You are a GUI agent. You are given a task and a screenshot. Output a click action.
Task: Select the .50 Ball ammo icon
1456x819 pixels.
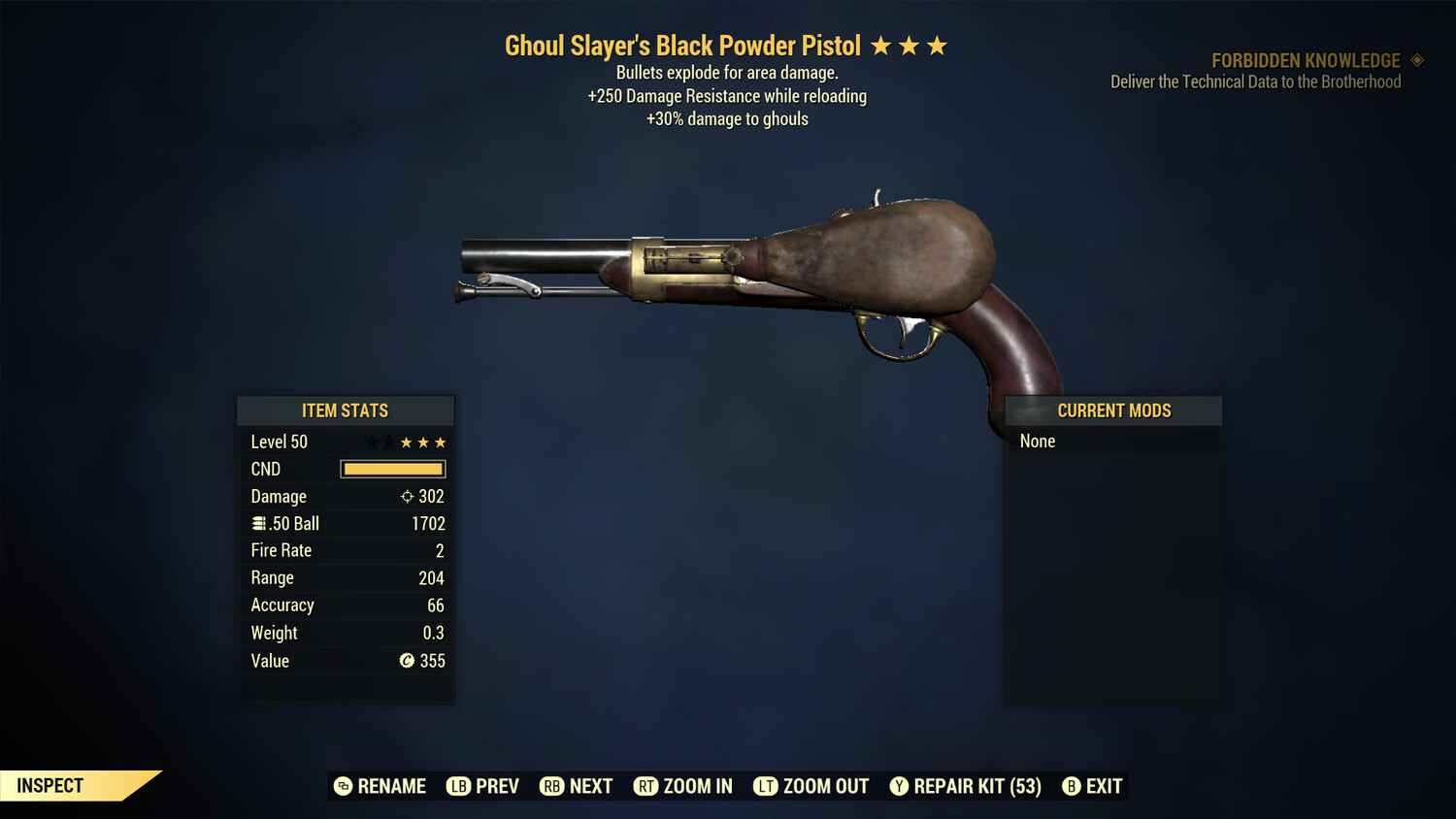tap(258, 523)
